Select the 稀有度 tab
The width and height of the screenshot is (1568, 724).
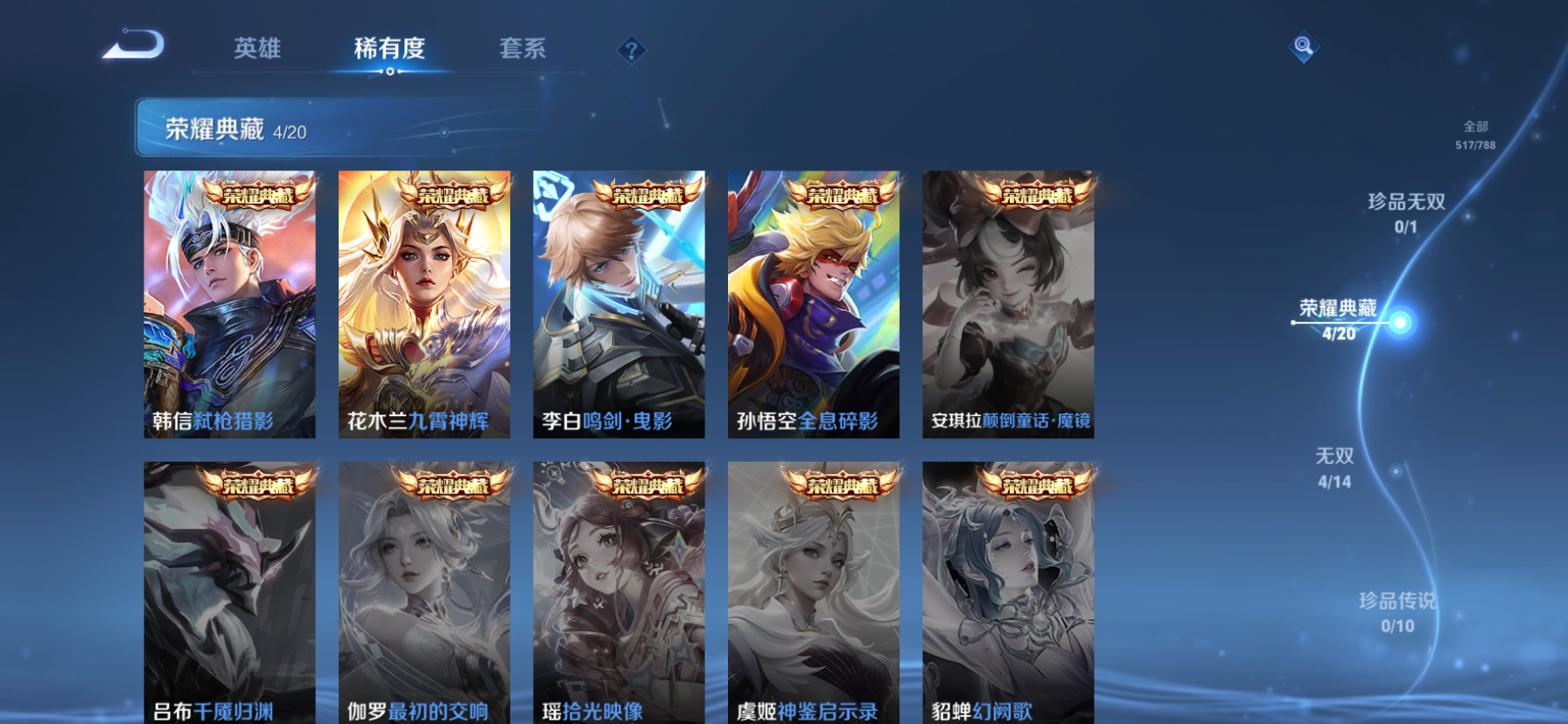pos(389,48)
